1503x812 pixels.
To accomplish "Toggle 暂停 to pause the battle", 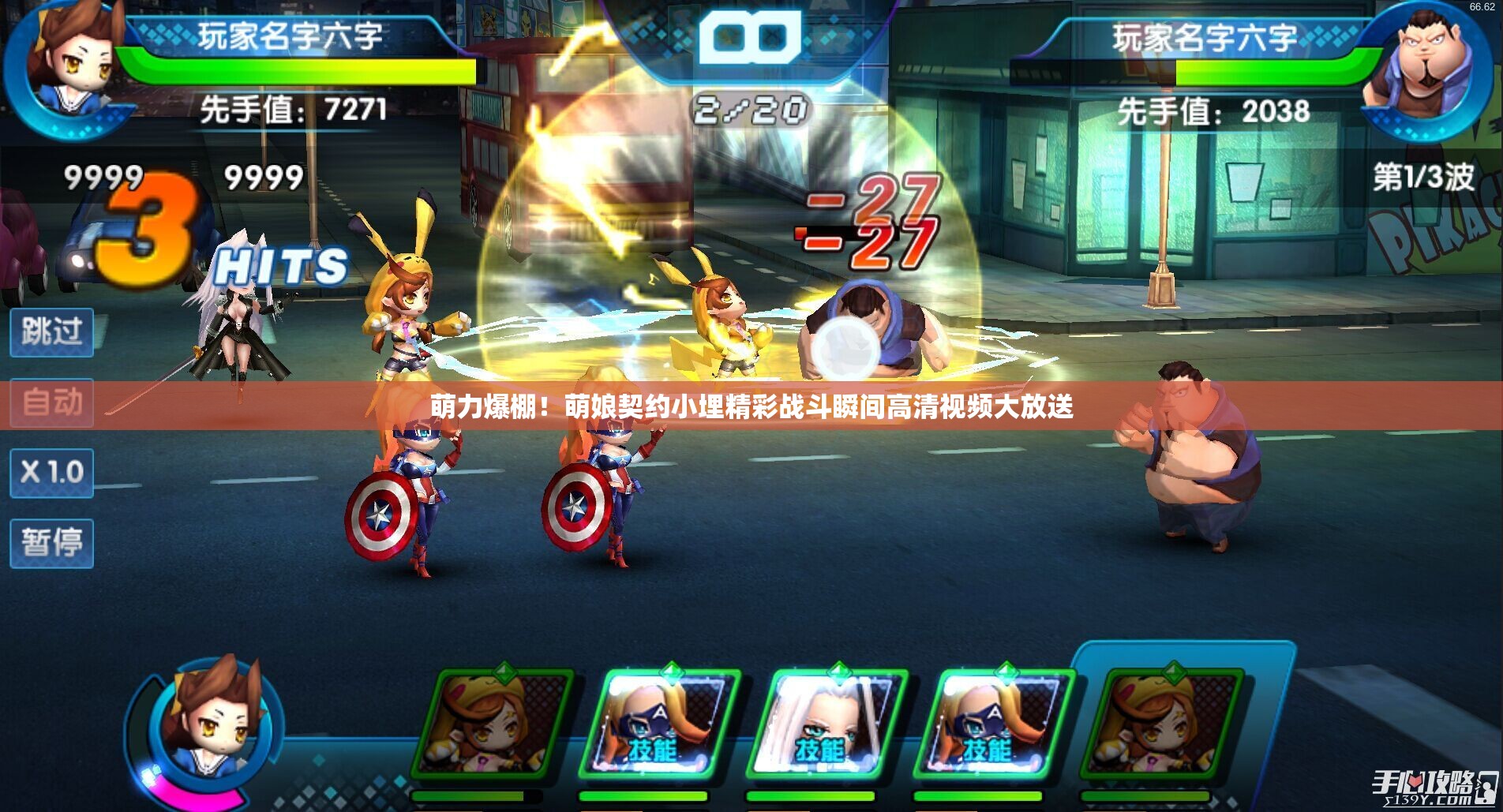I will [51, 544].
